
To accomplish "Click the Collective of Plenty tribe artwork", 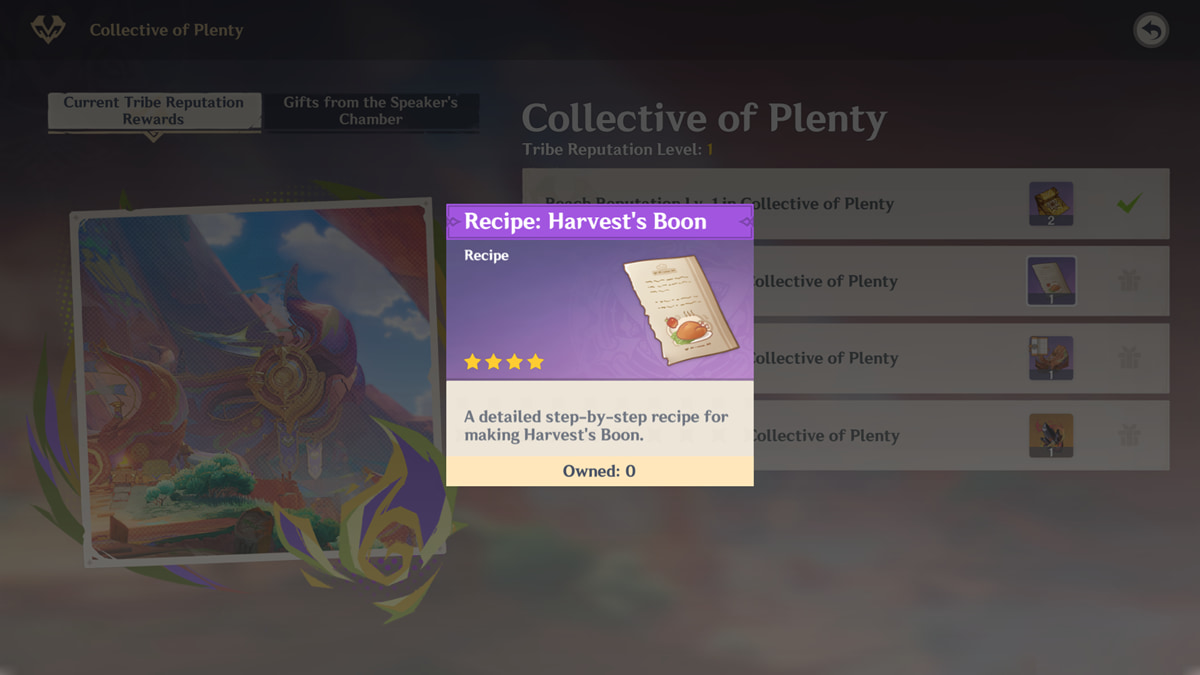I will tap(255, 380).
